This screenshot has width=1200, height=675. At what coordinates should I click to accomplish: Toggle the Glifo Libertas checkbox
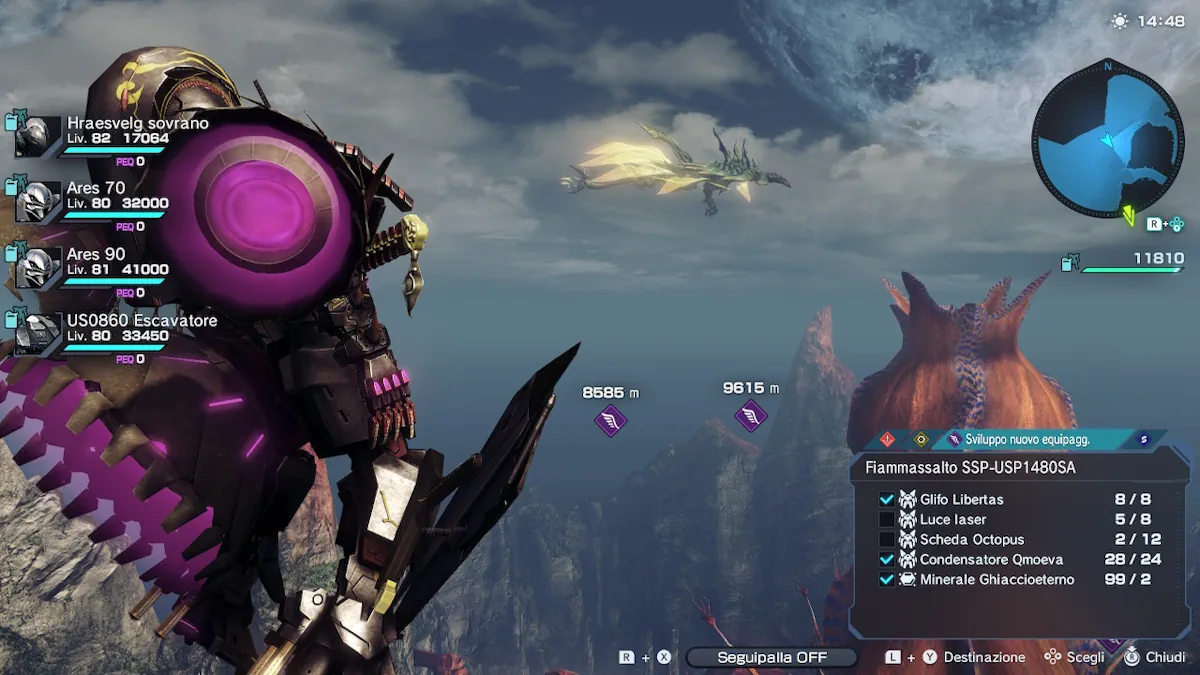click(886, 499)
